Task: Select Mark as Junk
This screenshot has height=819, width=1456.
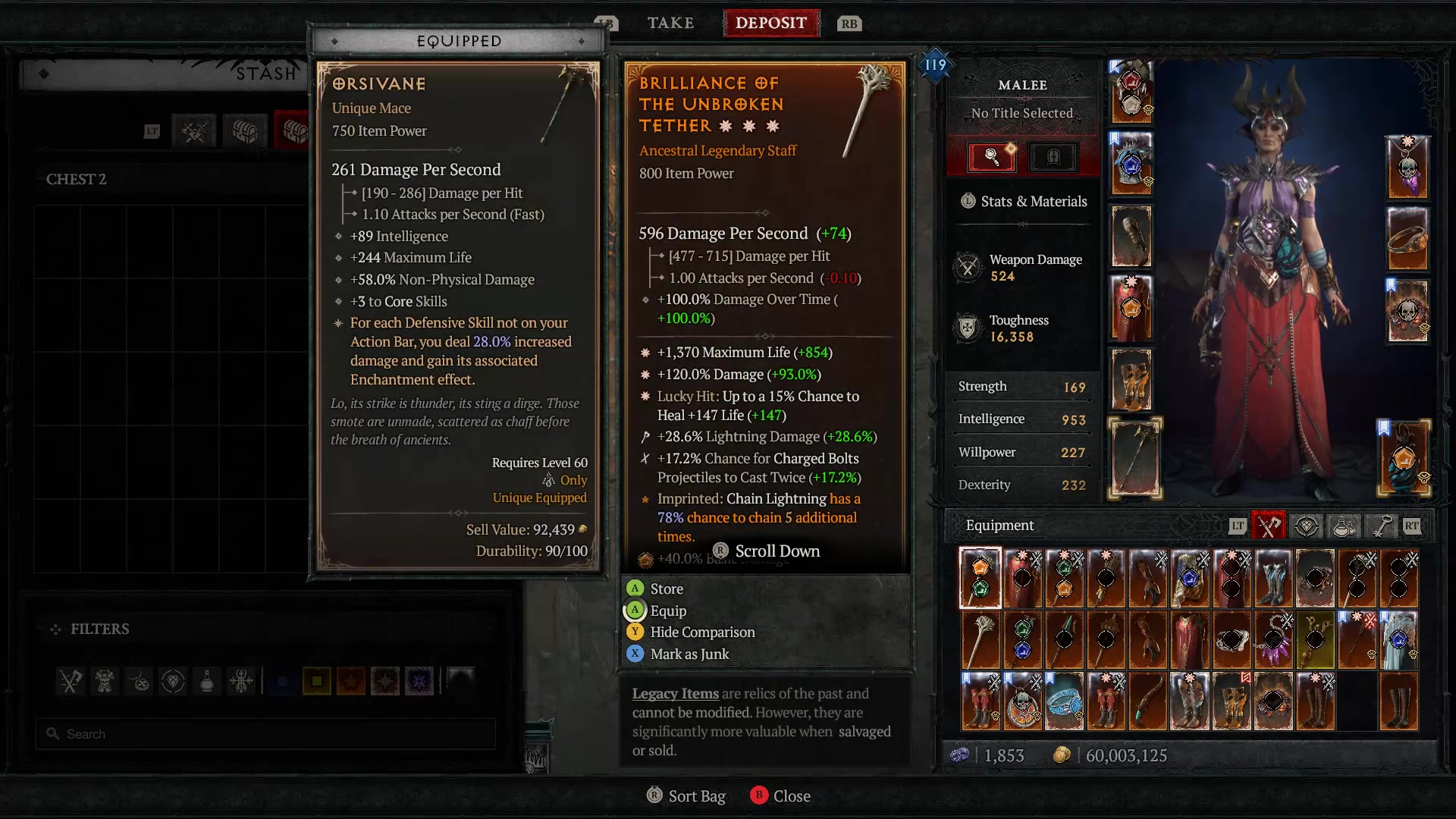Action: tap(687, 654)
